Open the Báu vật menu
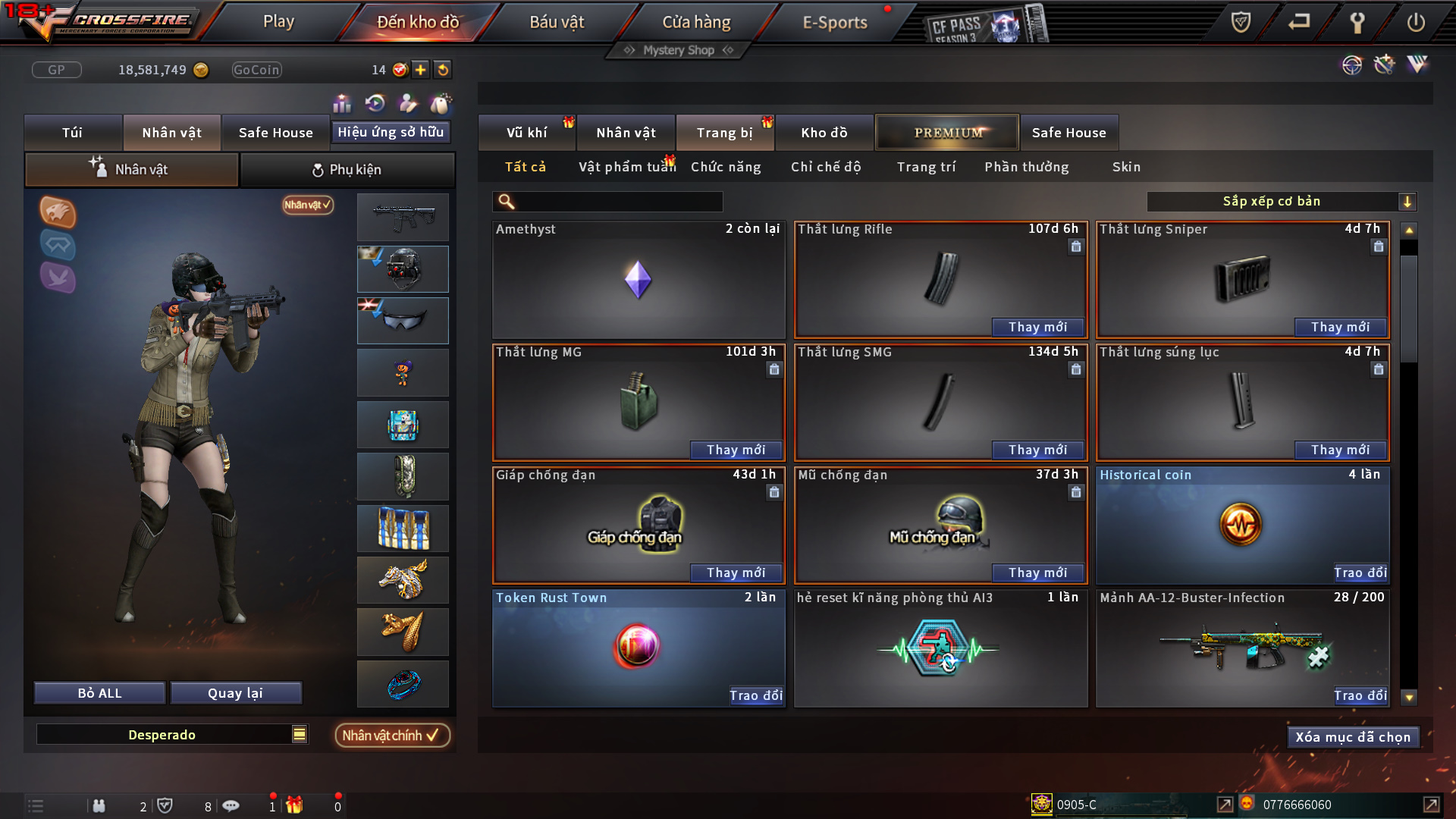1456x819 pixels. 557,22
